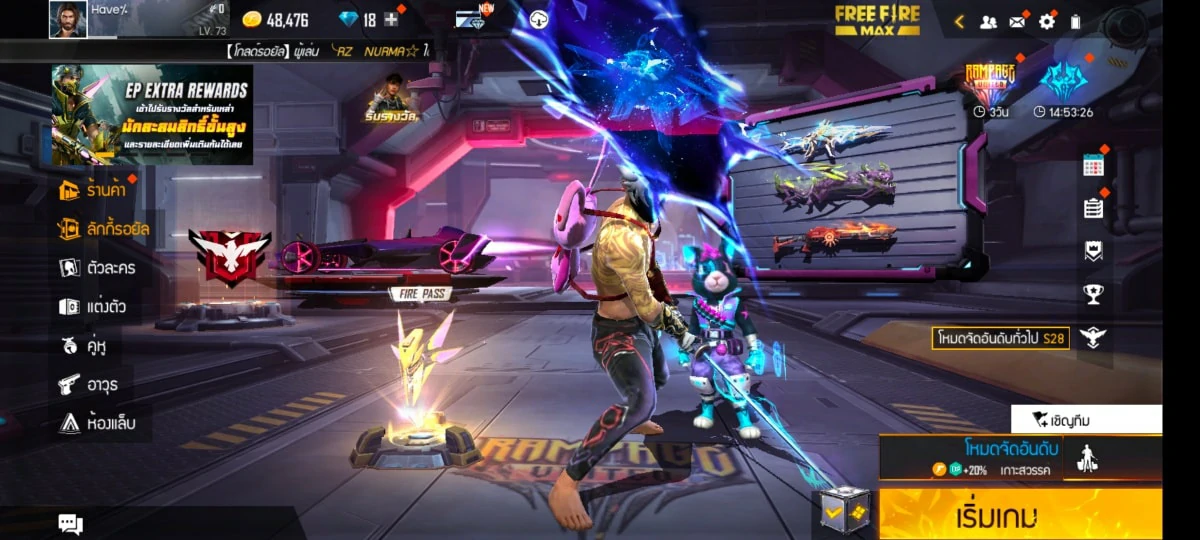Open the อาวุธ weapons menu

(x=90, y=384)
